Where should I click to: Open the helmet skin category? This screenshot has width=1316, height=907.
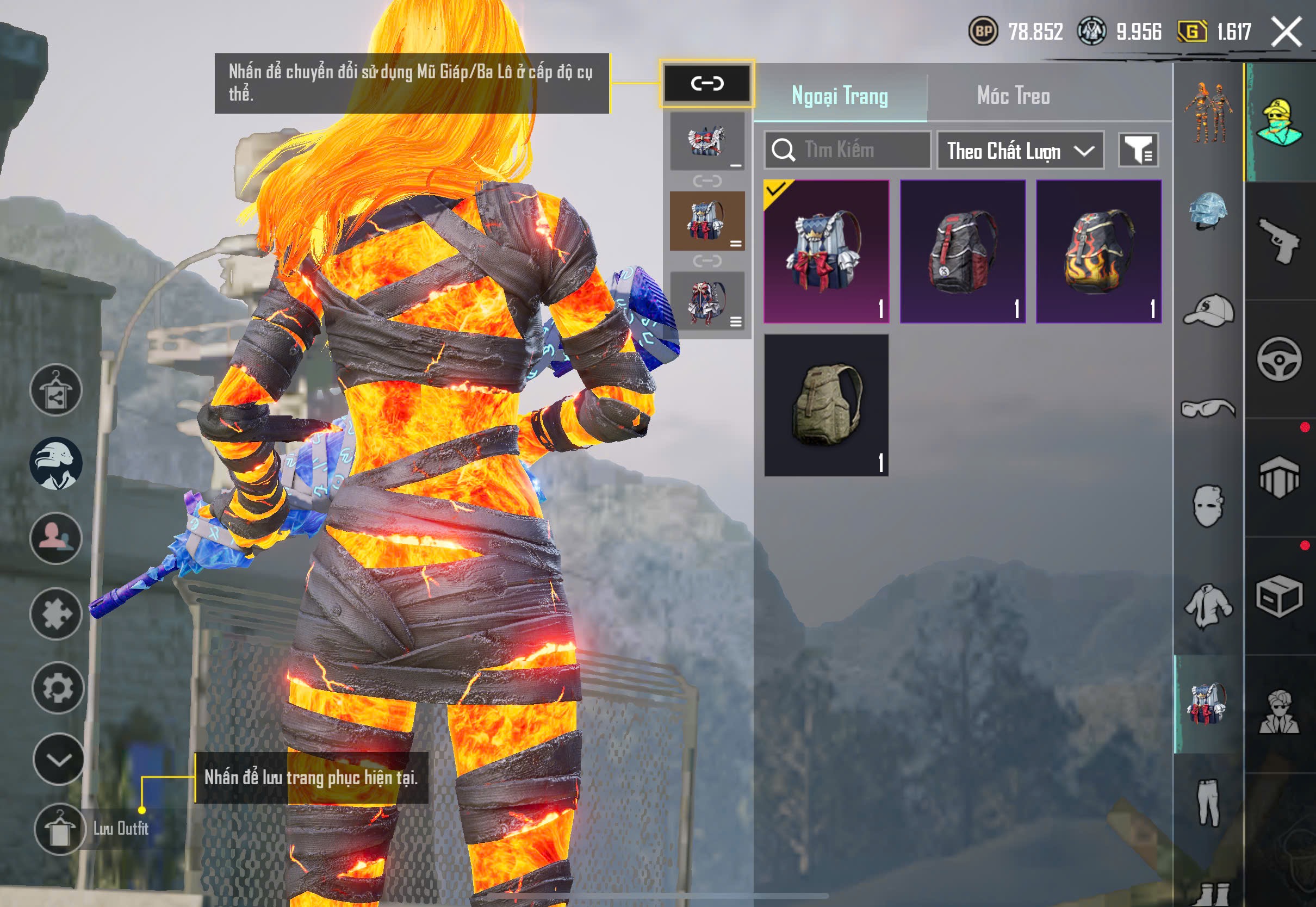1208,212
